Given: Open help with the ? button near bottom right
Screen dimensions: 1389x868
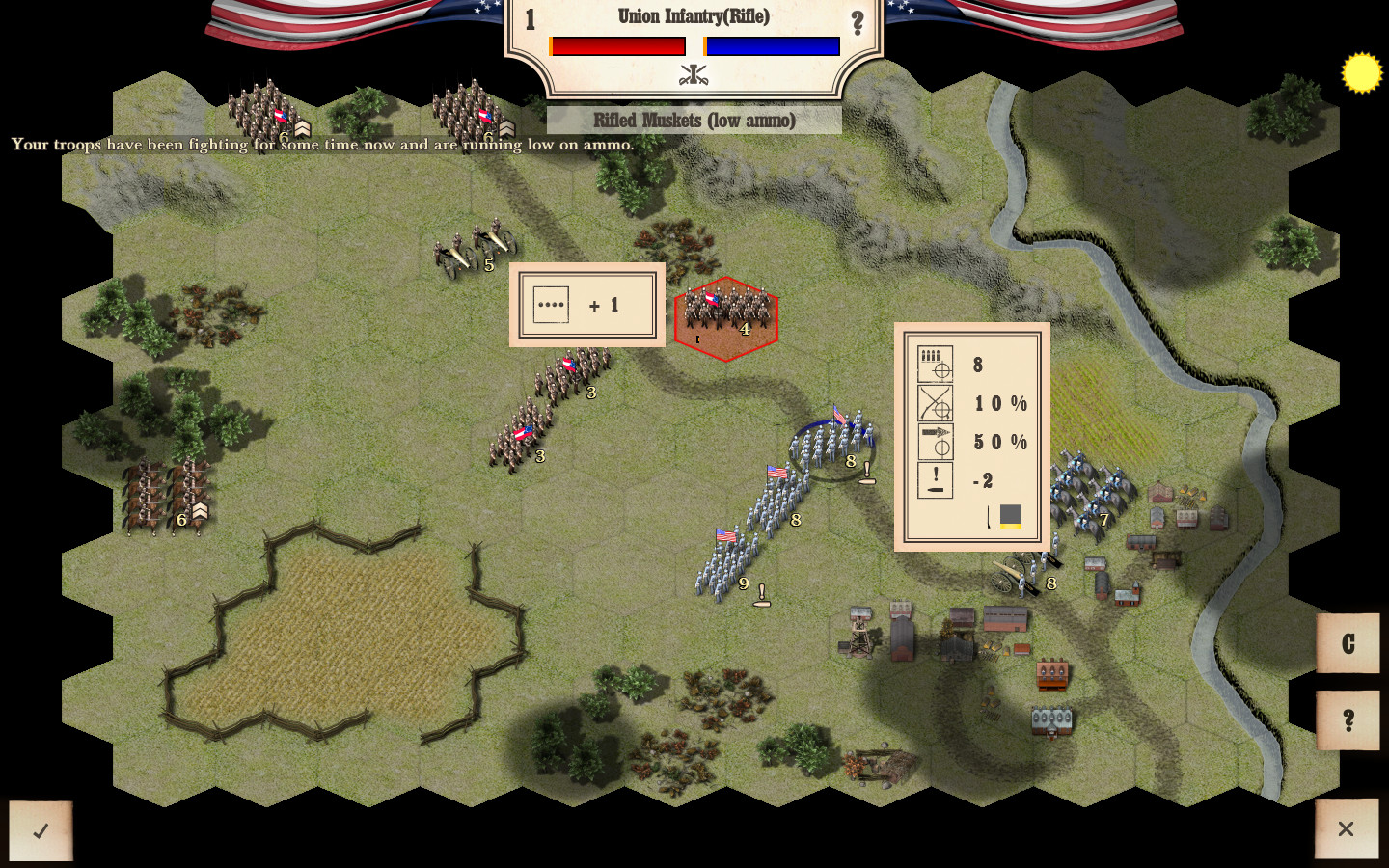Looking at the screenshot, I should coord(1348,718).
